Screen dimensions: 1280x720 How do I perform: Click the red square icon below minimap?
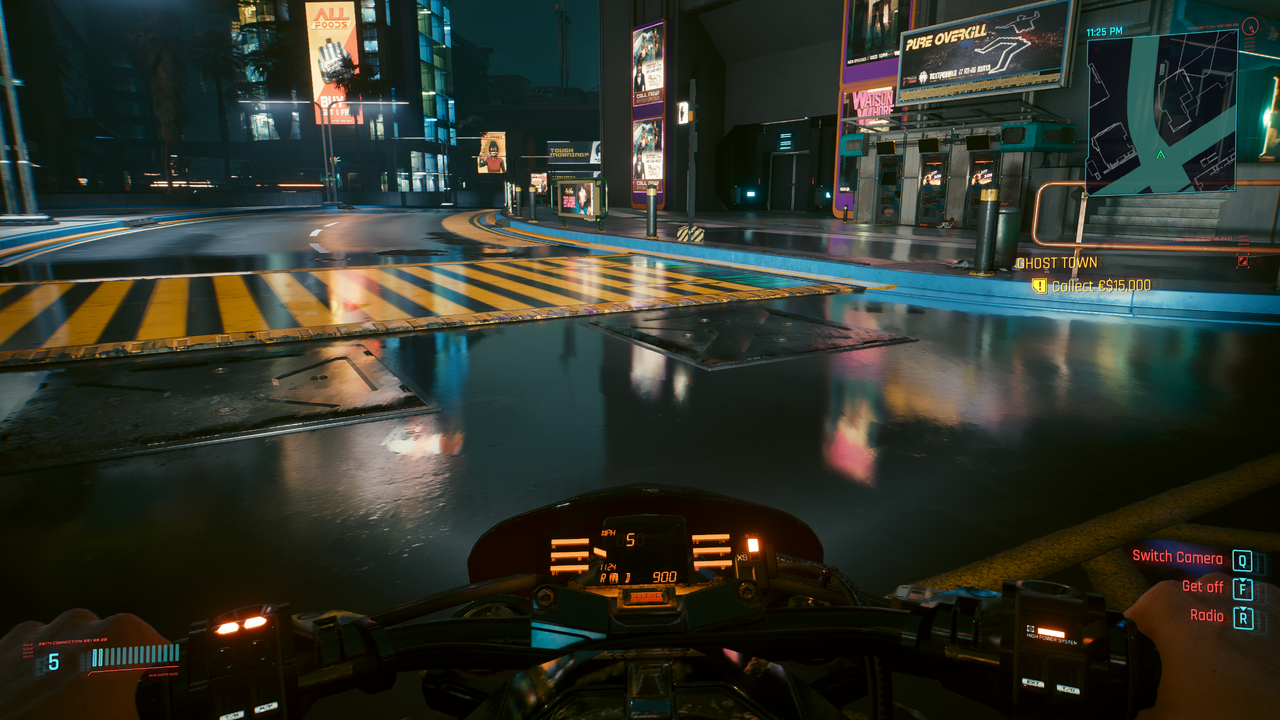coord(1243,261)
